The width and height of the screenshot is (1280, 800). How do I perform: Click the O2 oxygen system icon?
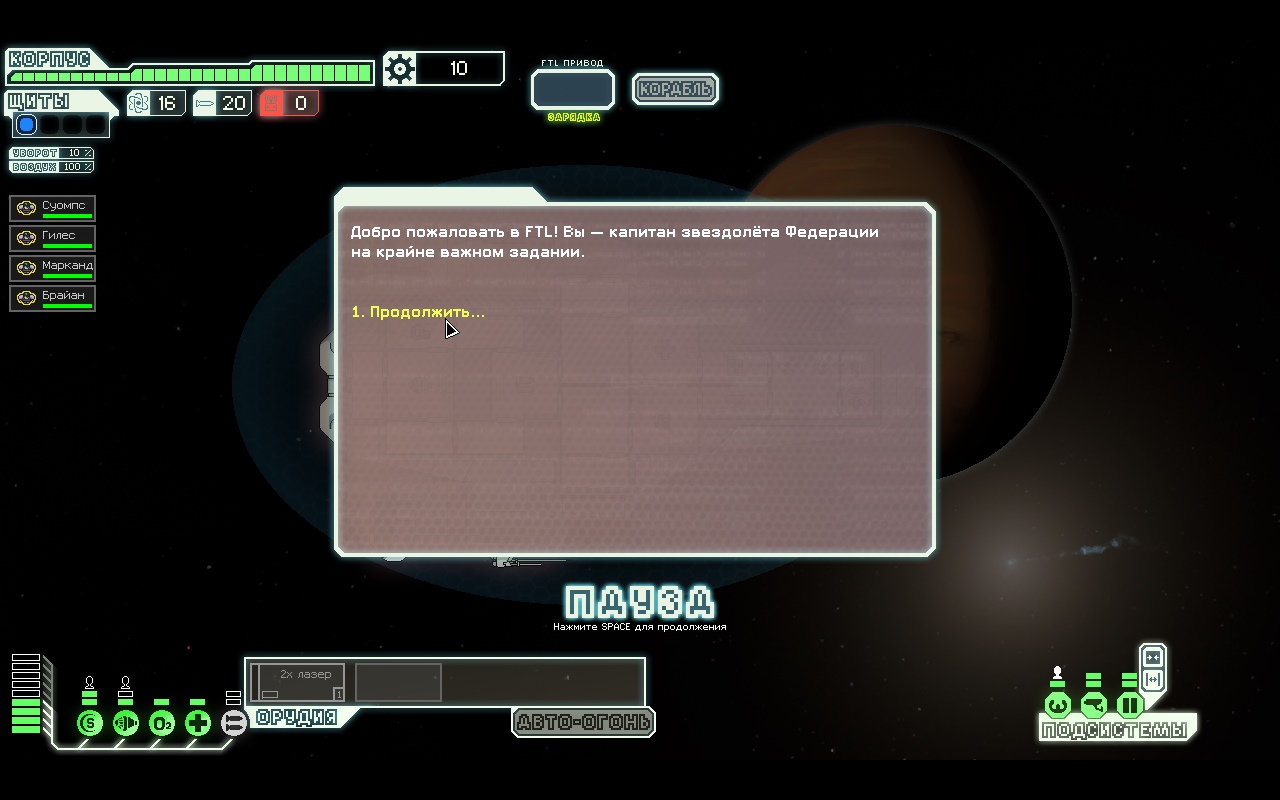(162, 723)
